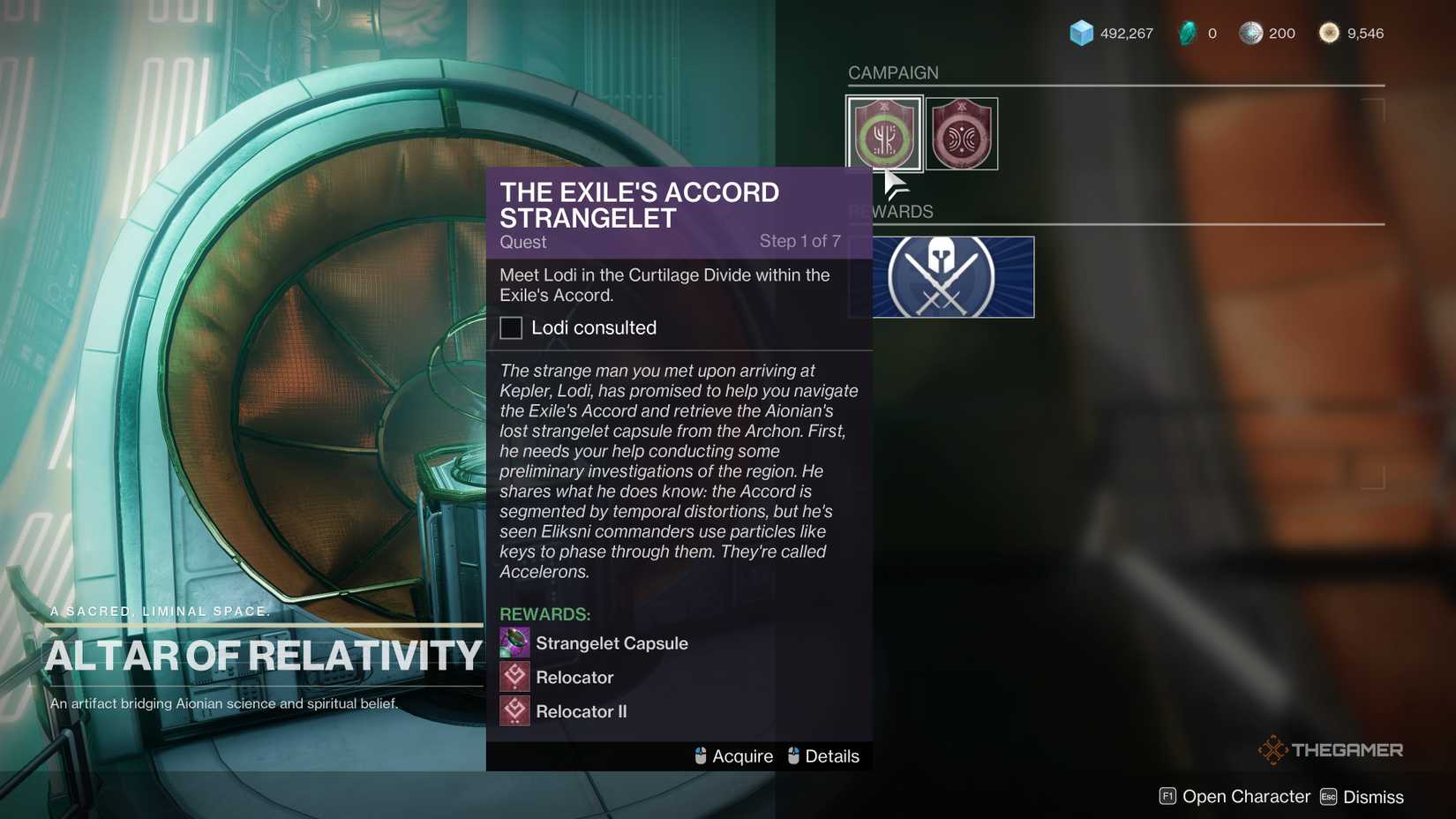Click the Esc key icon near Dismiss

[1328, 796]
